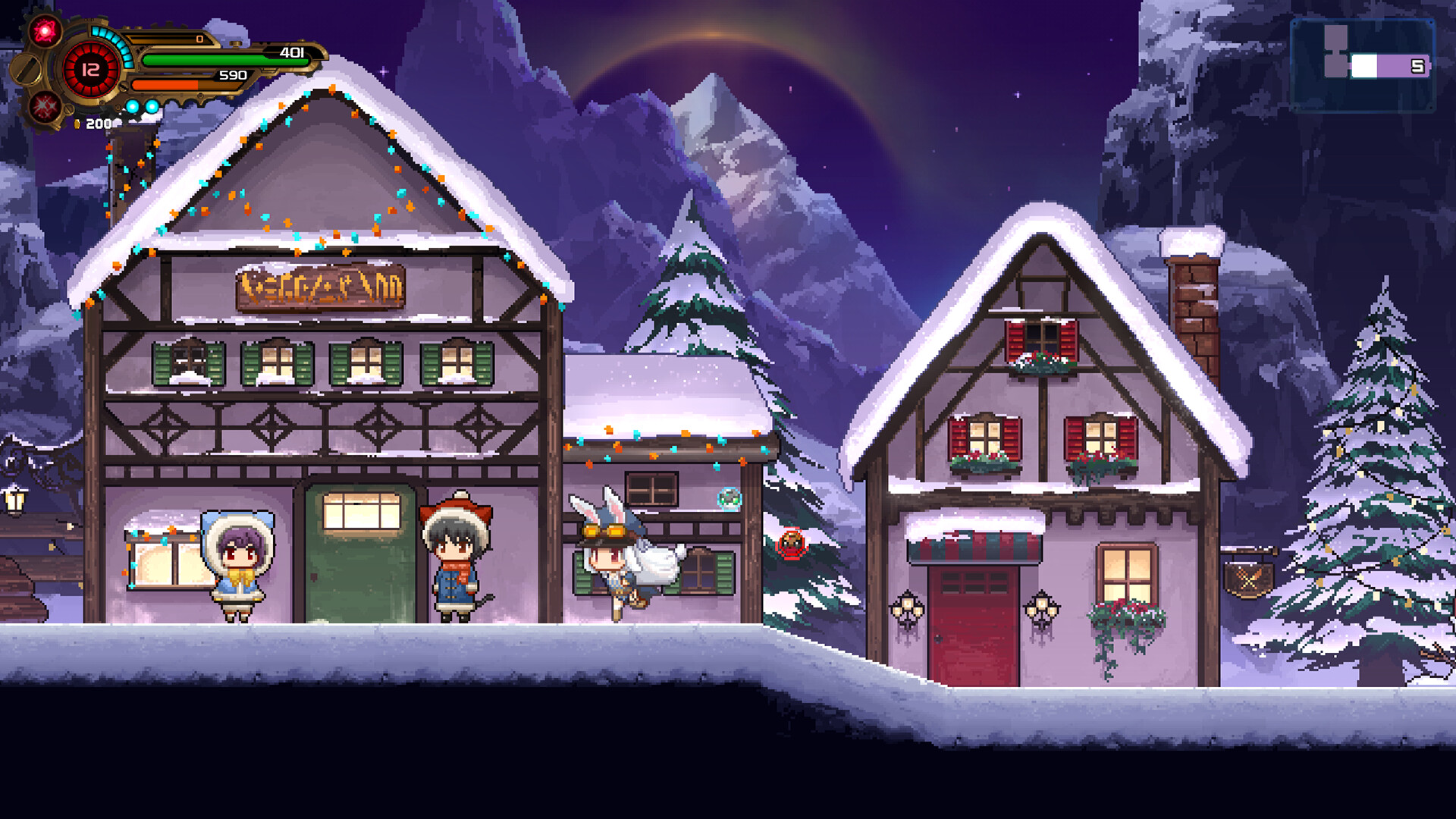Click the left cyan energy orb under the HUD
Image resolution: width=1456 pixels, height=819 pixels.
point(133,108)
